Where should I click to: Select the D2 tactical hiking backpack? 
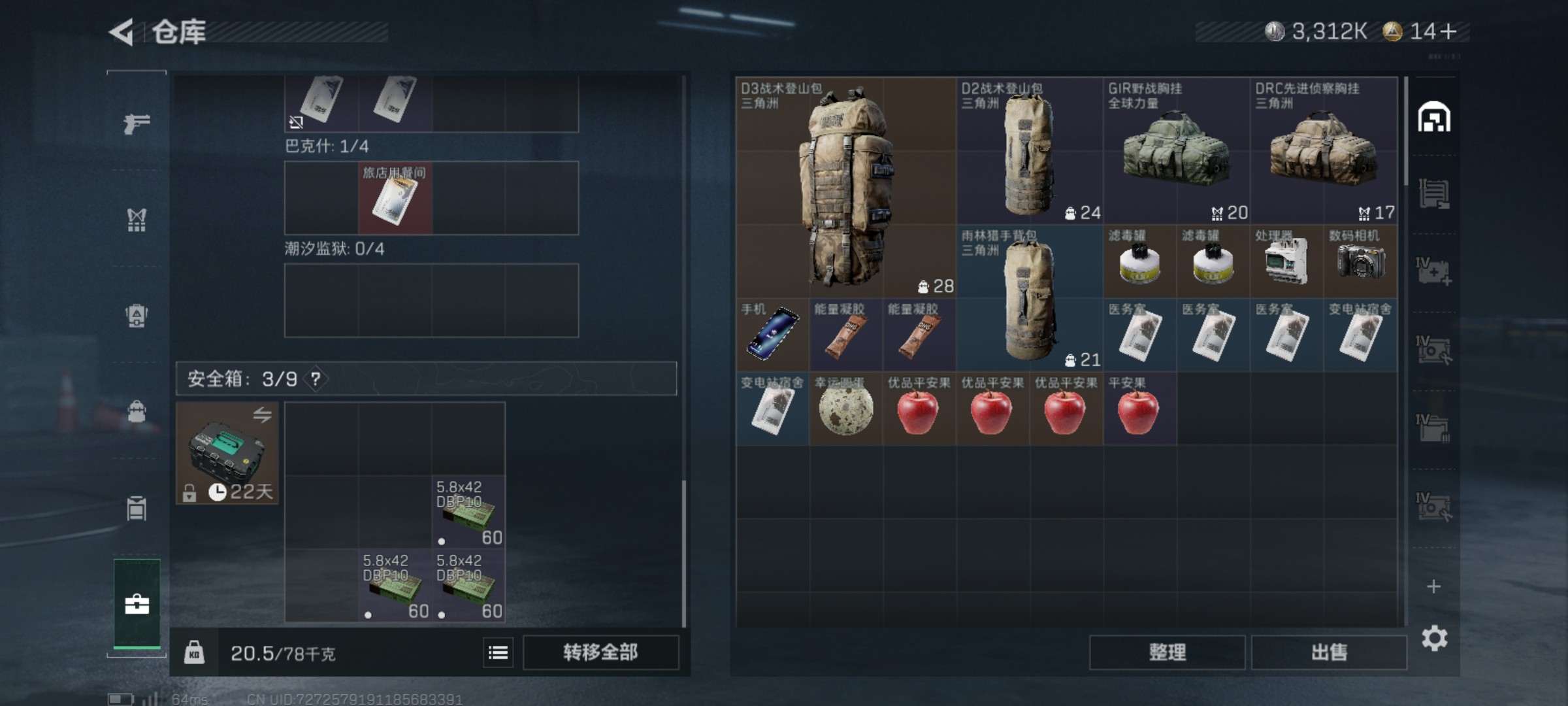pos(1029,150)
